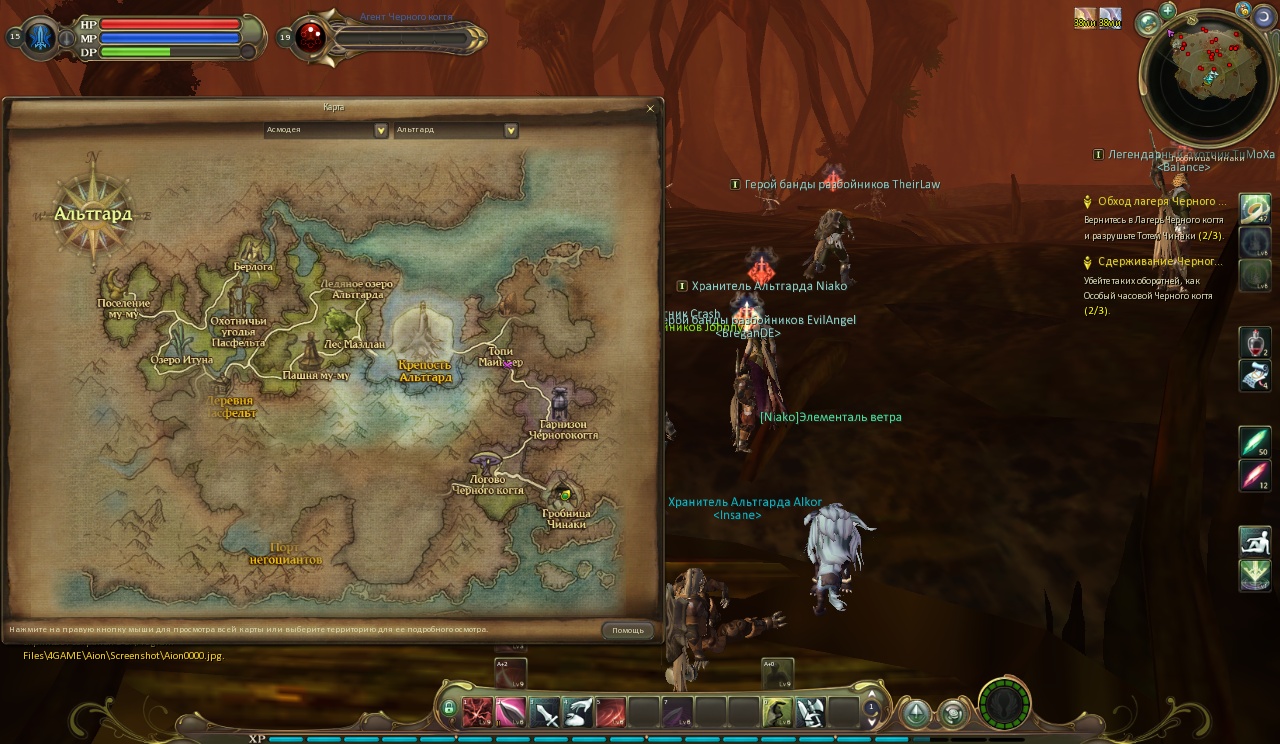Toggle the hotbar lock button

click(x=449, y=710)
